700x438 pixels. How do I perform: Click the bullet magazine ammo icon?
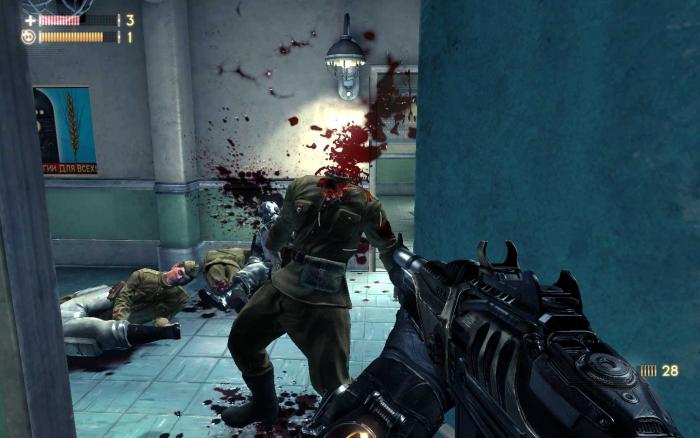(x=649, y=371)
